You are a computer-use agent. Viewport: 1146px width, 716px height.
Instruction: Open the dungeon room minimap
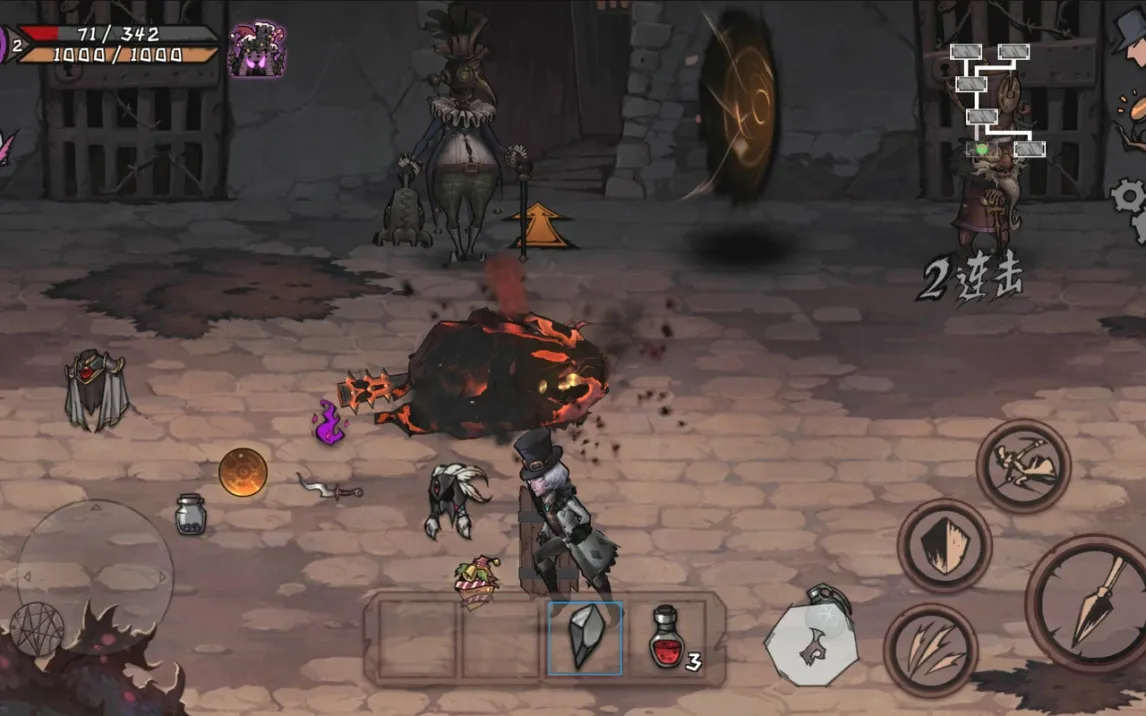point(996,100)
